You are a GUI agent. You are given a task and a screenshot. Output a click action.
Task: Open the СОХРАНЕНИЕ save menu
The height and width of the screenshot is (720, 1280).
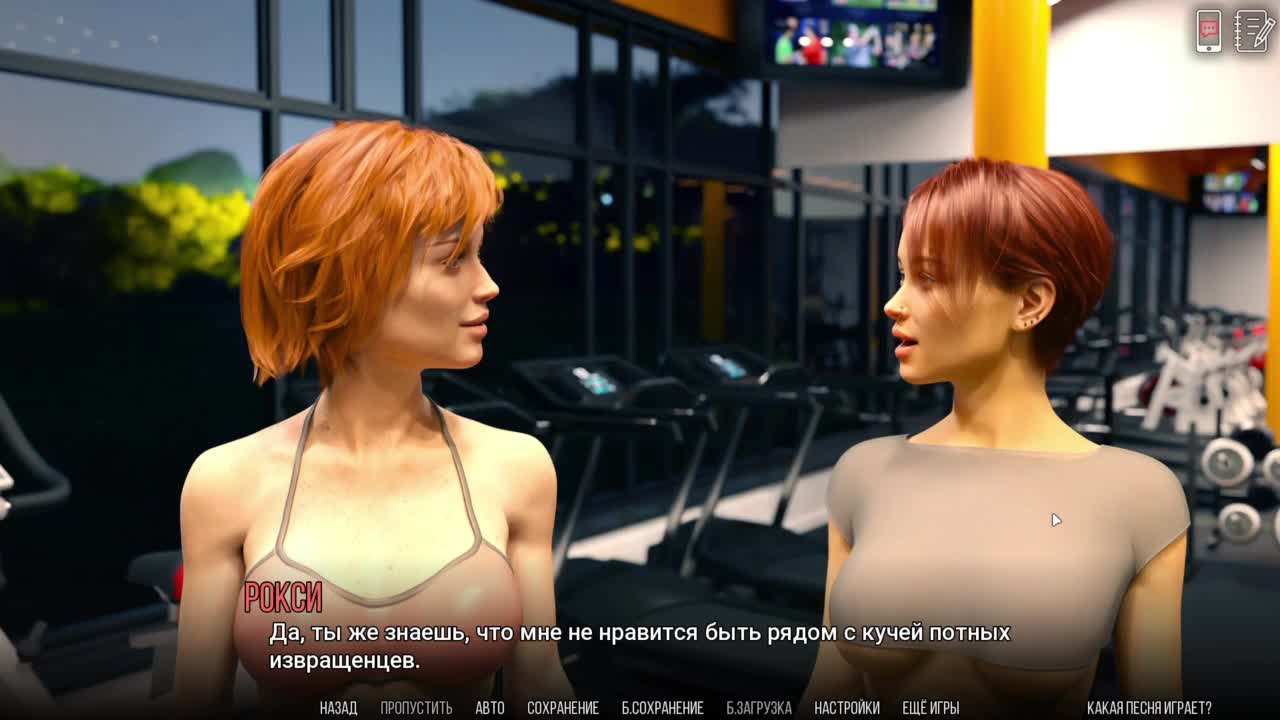click(563, 708)
